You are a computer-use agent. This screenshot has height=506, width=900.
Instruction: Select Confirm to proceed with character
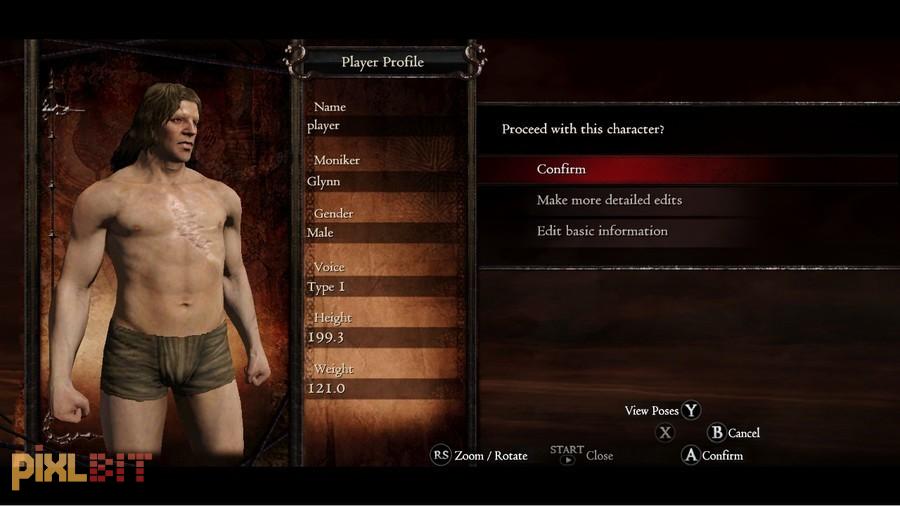pyautogui.click(x=561, y=169)
